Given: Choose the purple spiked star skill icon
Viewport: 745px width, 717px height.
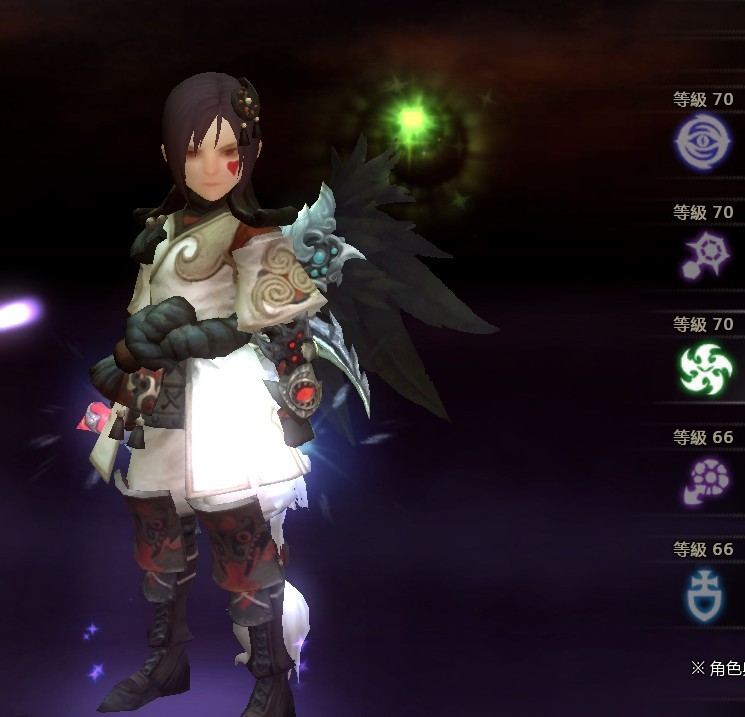Looking at the screenshot, I should (x=705, y=255).
